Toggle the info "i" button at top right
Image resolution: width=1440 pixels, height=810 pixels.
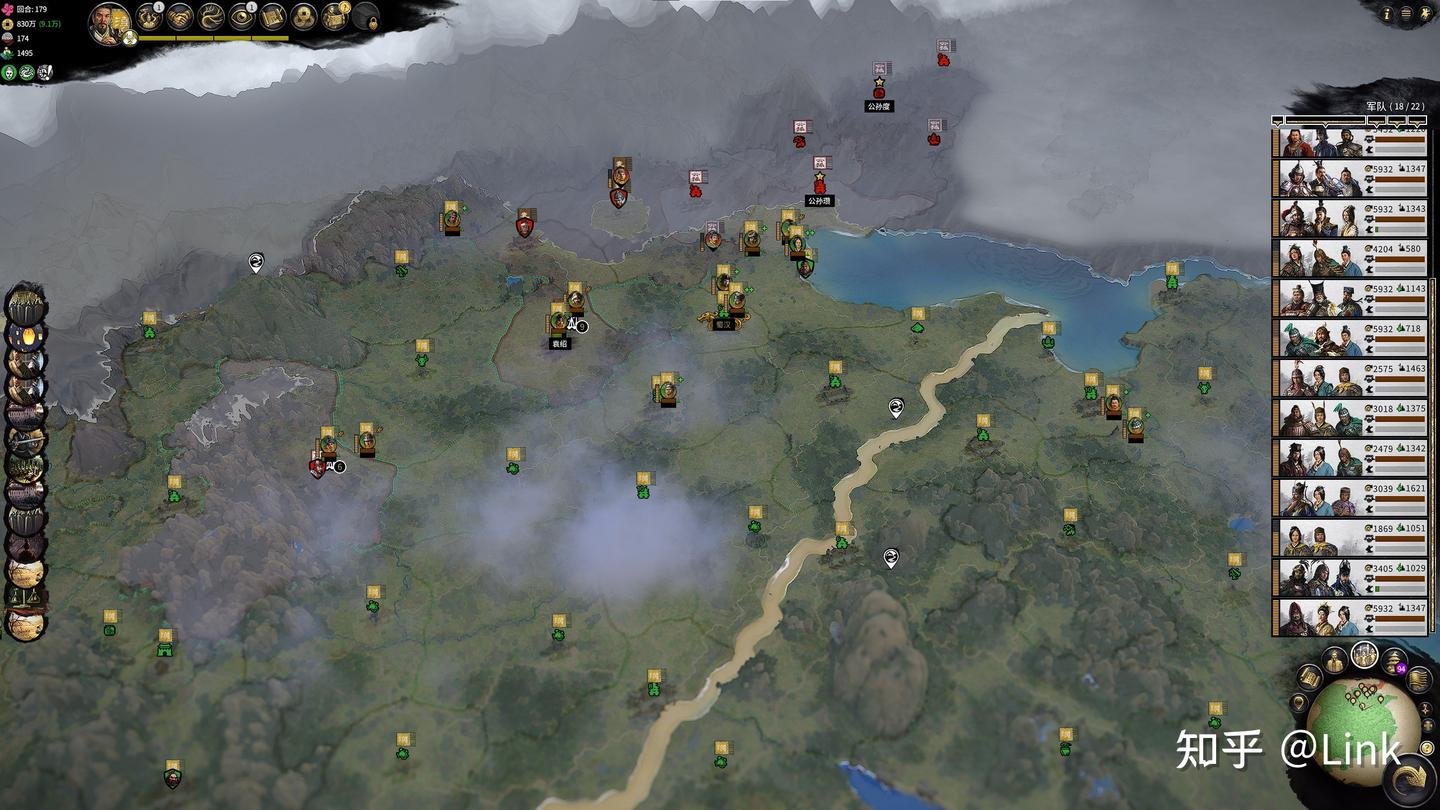[x=1387, y=14]
